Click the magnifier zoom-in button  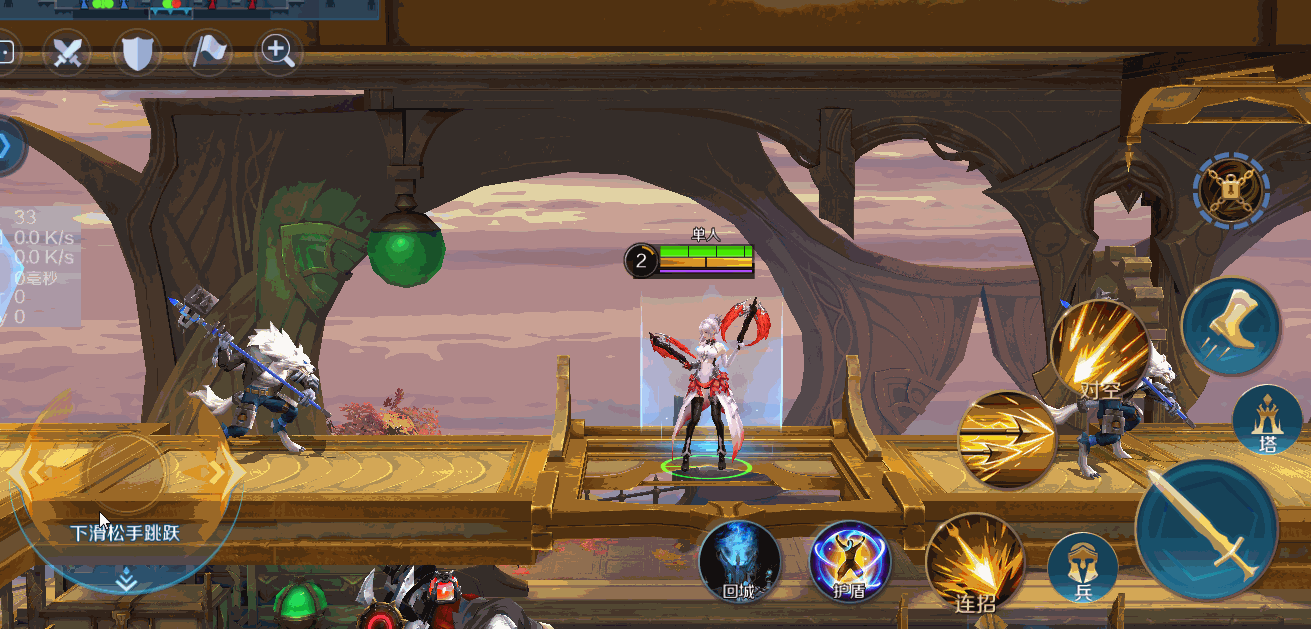(279, 52)
